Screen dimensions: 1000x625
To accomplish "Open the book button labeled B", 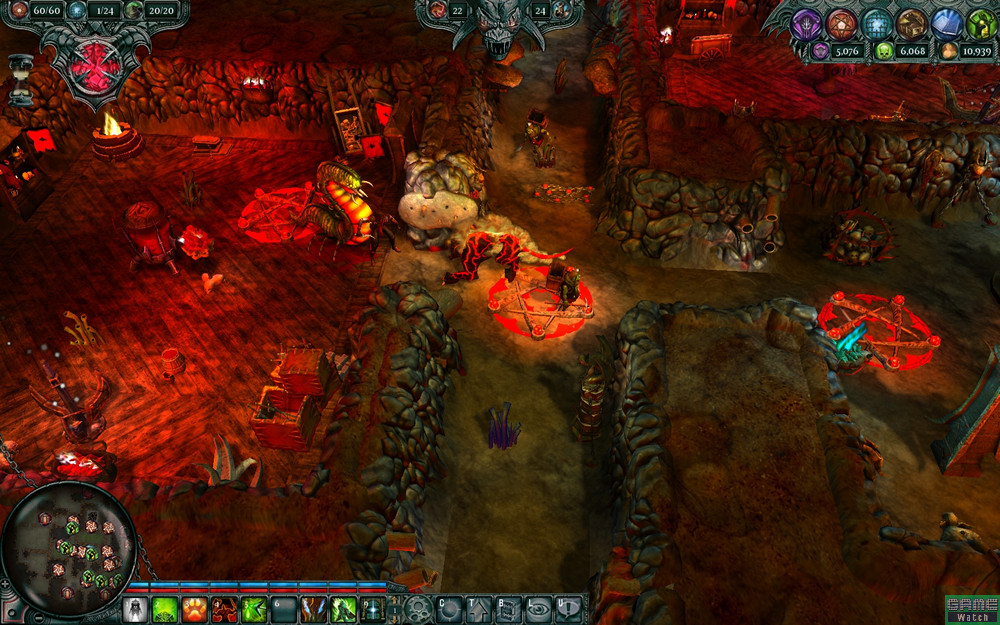I will coord(509,608).
